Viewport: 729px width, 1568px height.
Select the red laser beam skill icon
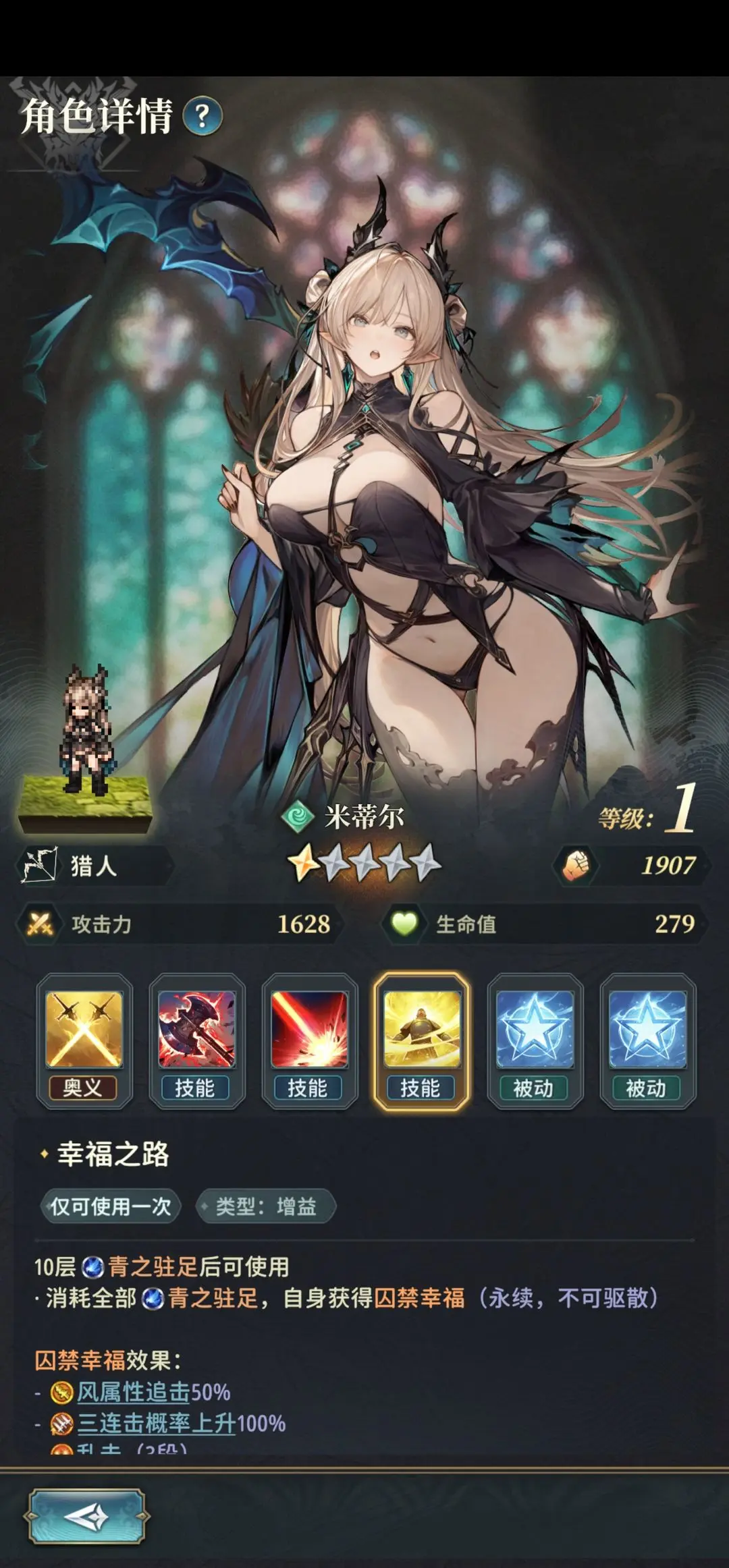click(x=309, y=1030)
